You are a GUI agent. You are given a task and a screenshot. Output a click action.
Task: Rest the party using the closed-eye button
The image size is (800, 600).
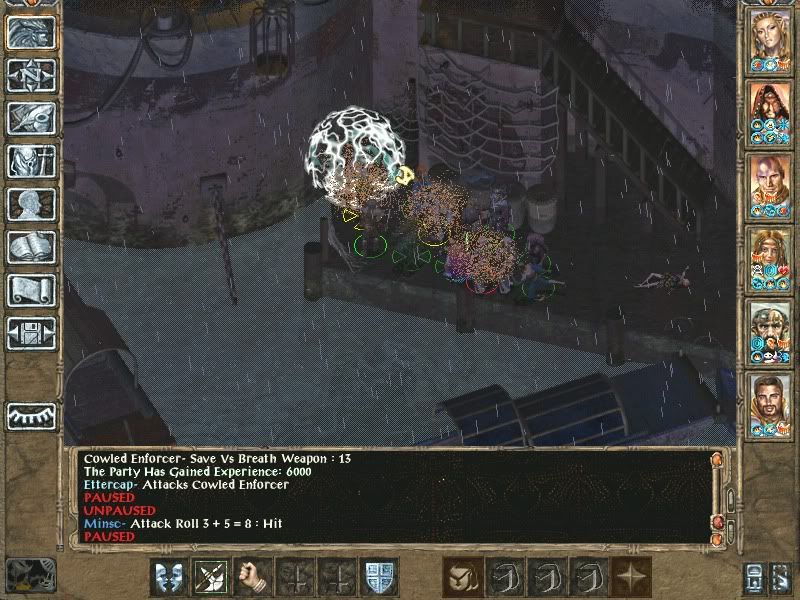point(31,413)
